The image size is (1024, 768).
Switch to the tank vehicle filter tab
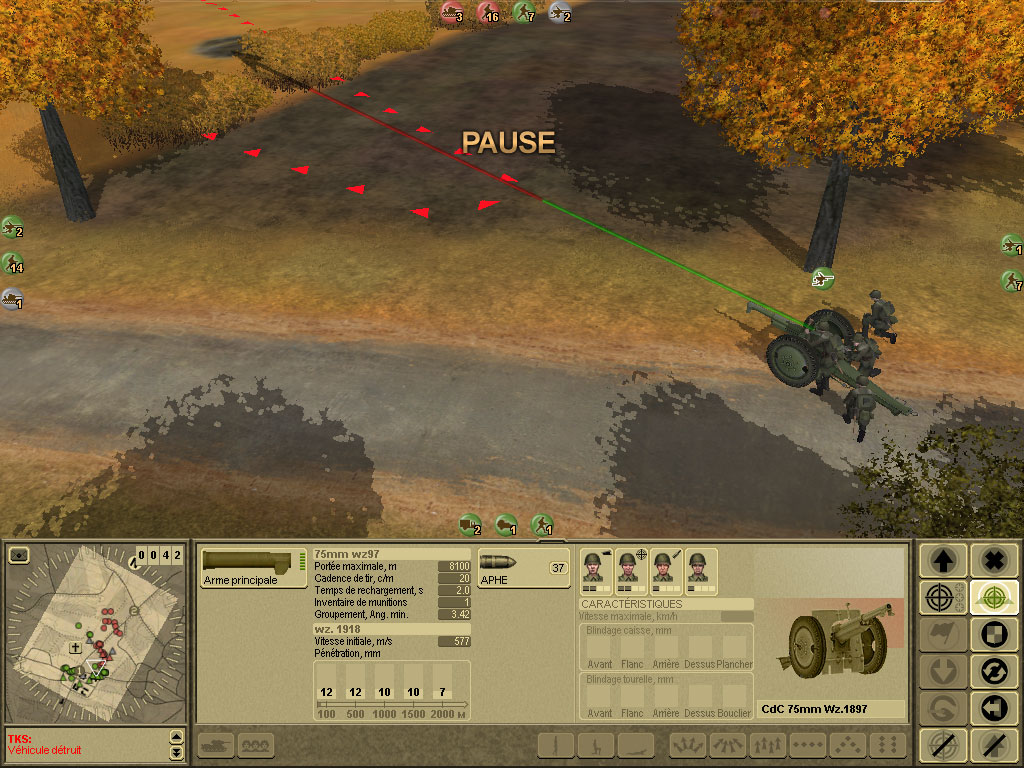[218, 745]
